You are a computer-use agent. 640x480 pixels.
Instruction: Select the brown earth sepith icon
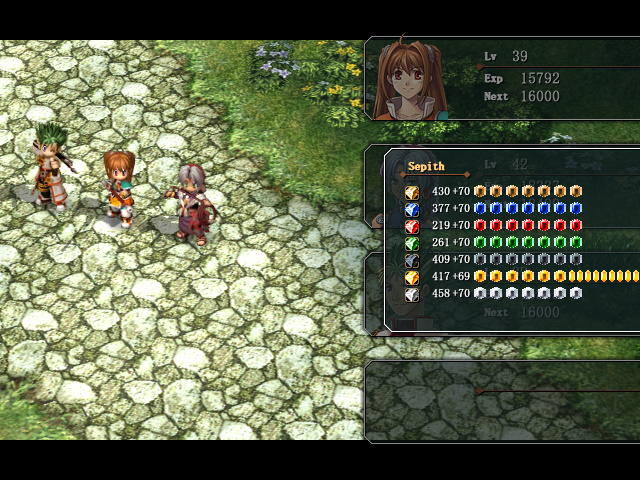click(x=411, y=192)
